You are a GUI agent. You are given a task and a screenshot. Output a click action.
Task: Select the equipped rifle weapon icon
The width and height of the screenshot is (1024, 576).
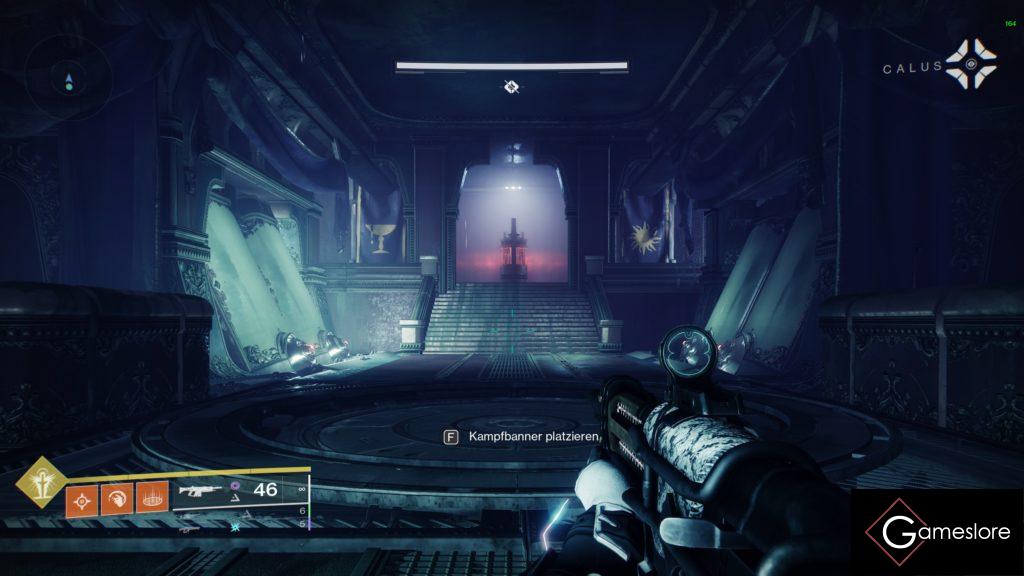(x=199, y=492)
